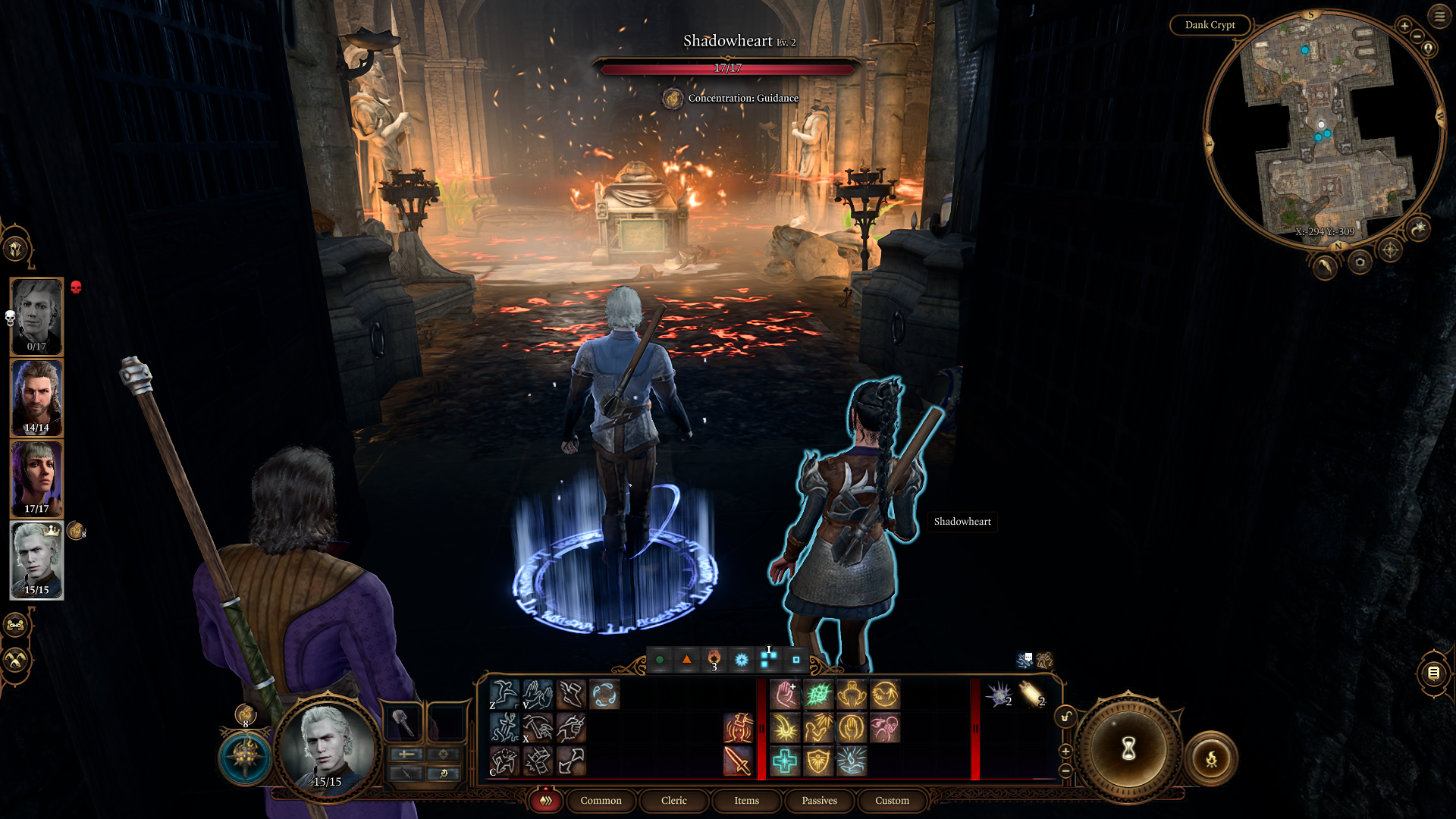
Task: Switch to the Custom hotbar tab
Action: [892, 801]
